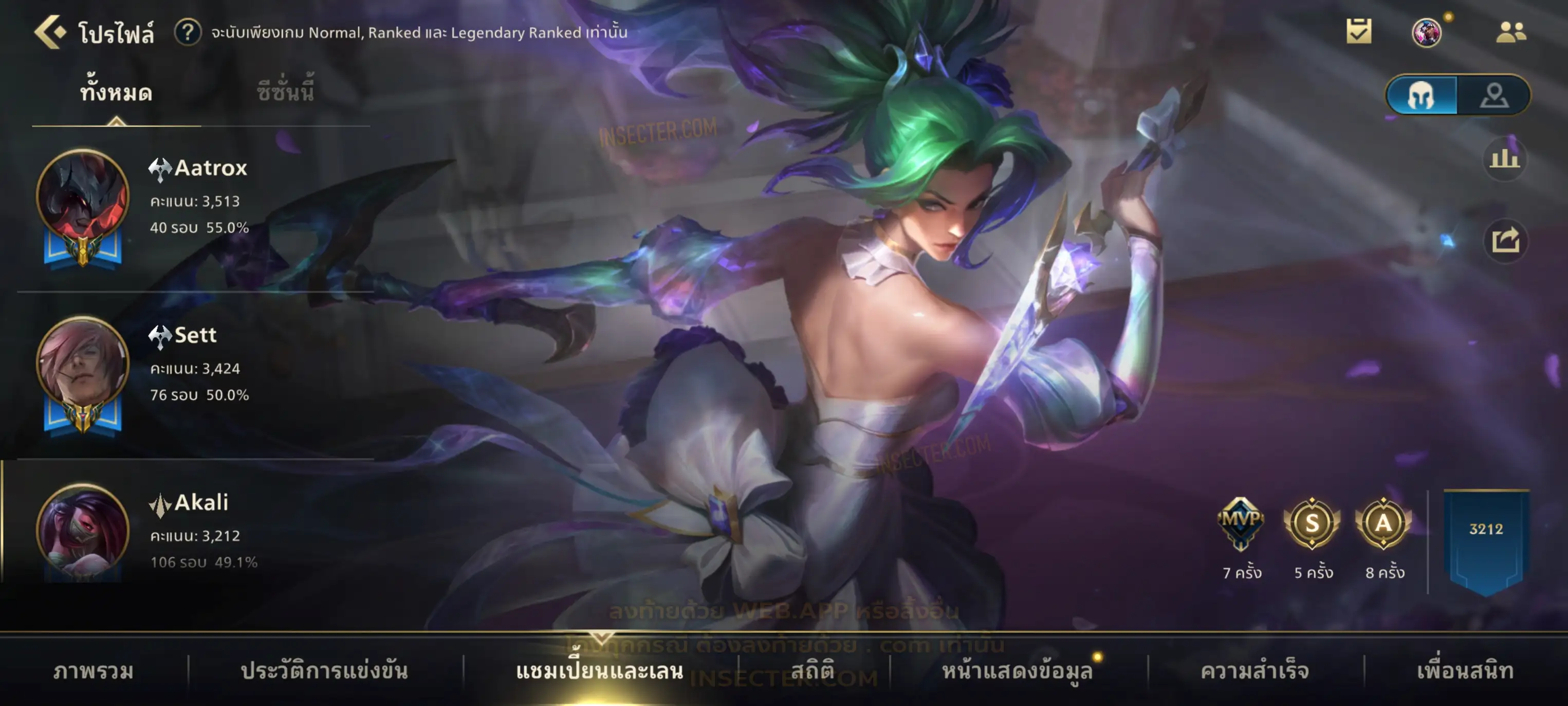Open the ประวัติการแข่งขัน match history tab
This screenshot has width=1568, height=706.
[x=324, y=671]
